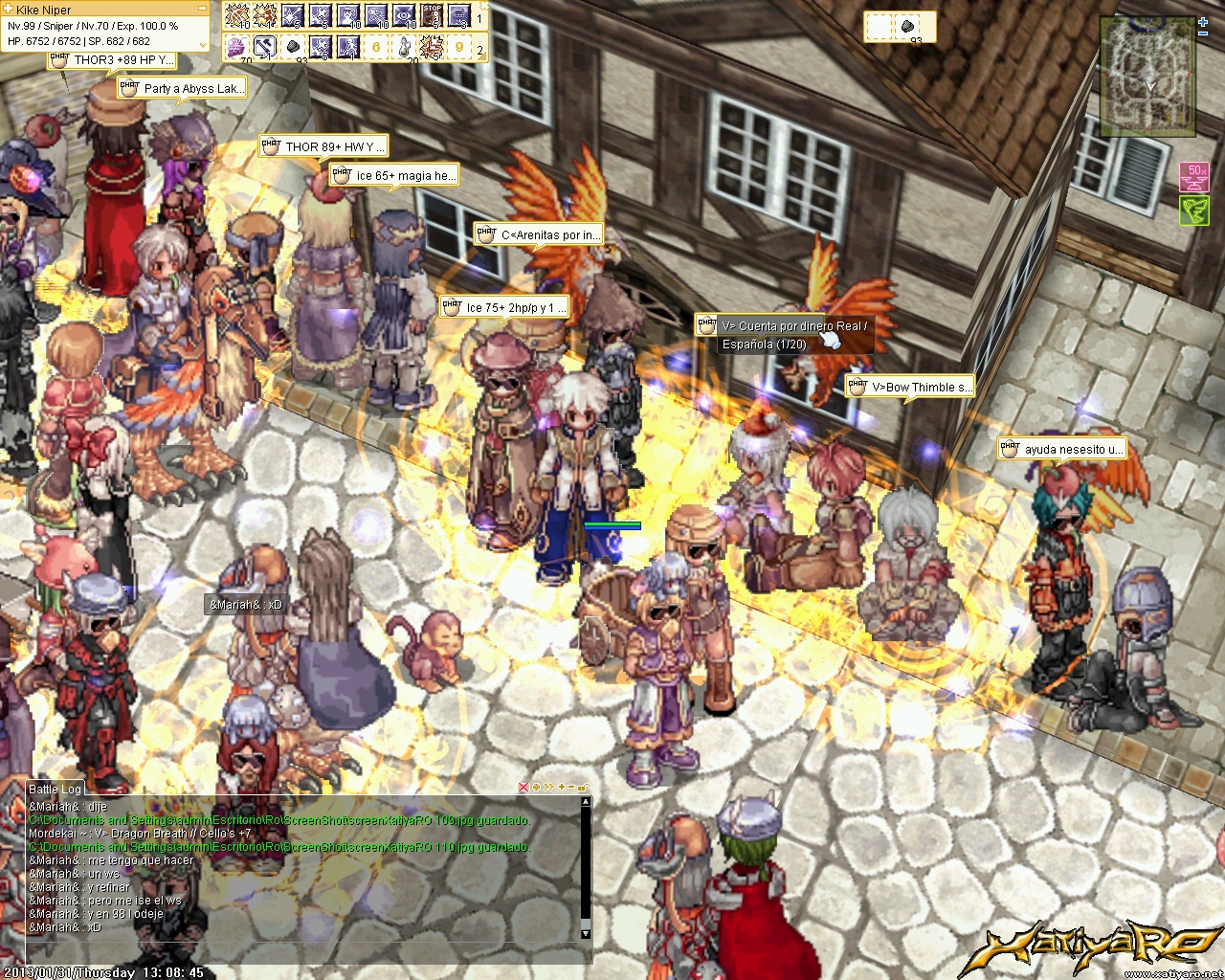This screenshot has height=980, width=1225.
Task: Zoom in the minimap with the plus button
Action: point(1204,20)
